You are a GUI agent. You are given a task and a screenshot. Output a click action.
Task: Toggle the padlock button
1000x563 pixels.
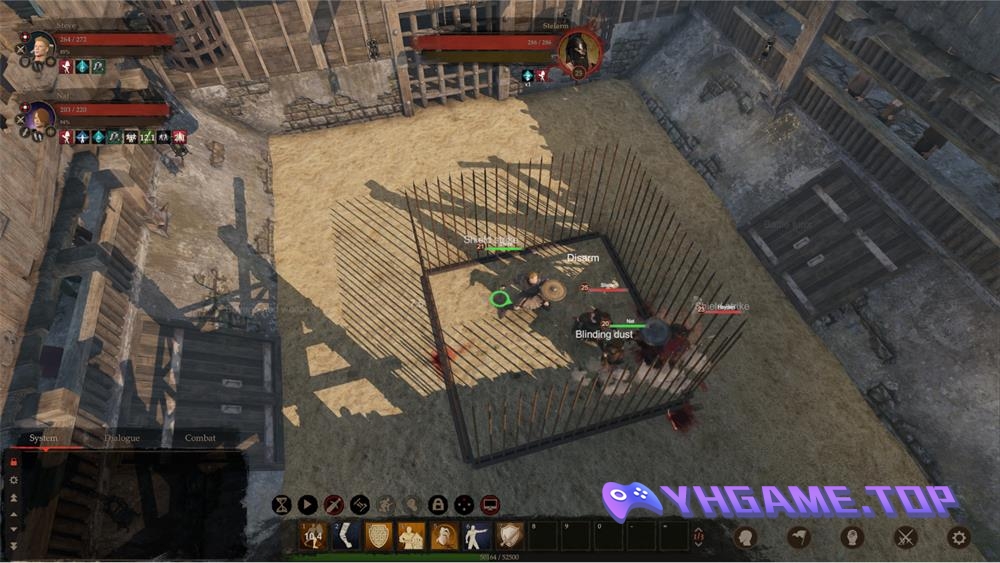click(438, 505)
